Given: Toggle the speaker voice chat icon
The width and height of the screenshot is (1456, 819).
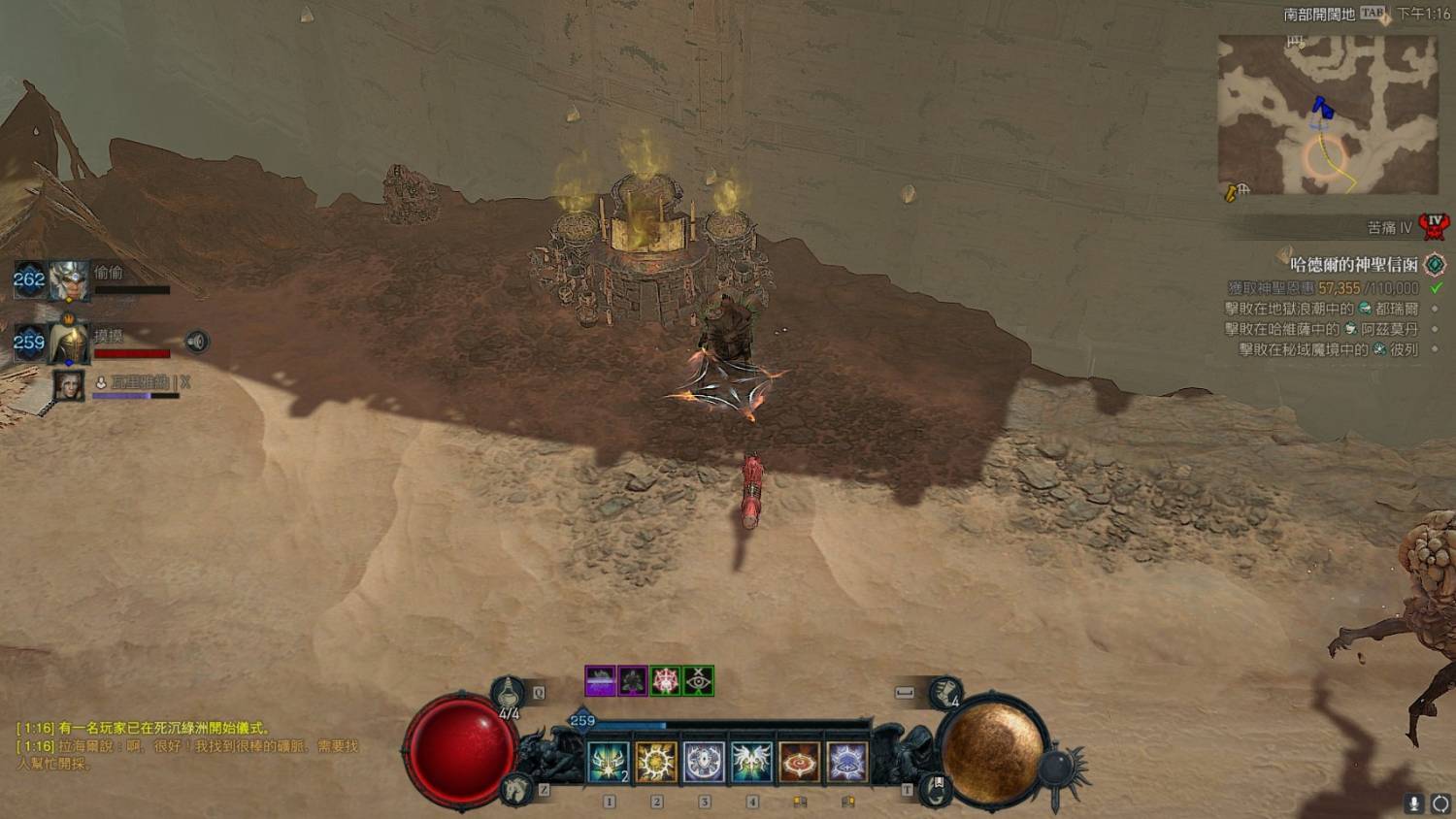Looking at the screenshot, I should click(197, 342).
